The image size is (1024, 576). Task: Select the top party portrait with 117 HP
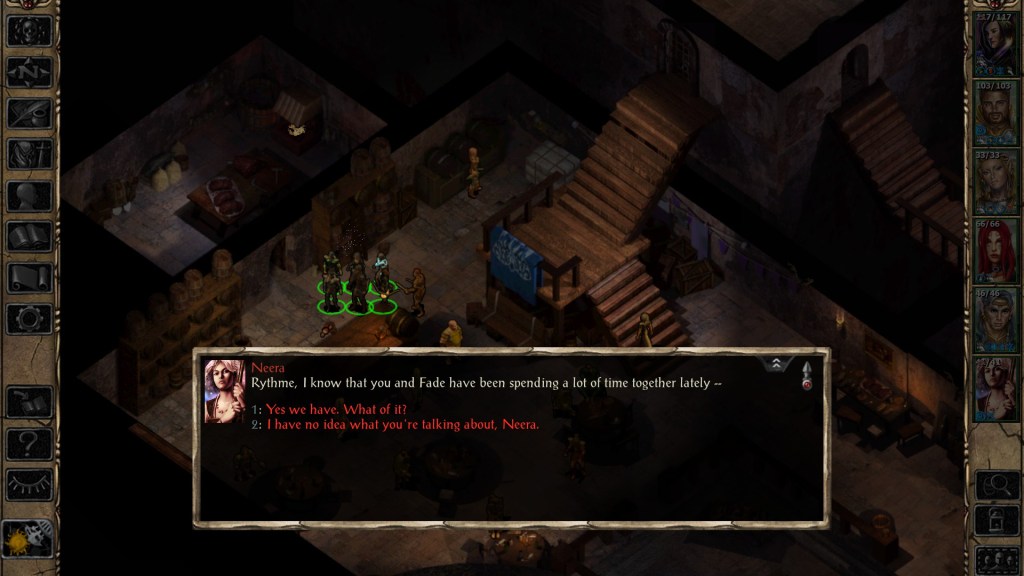pyautogui.click(x=995, y=44)
